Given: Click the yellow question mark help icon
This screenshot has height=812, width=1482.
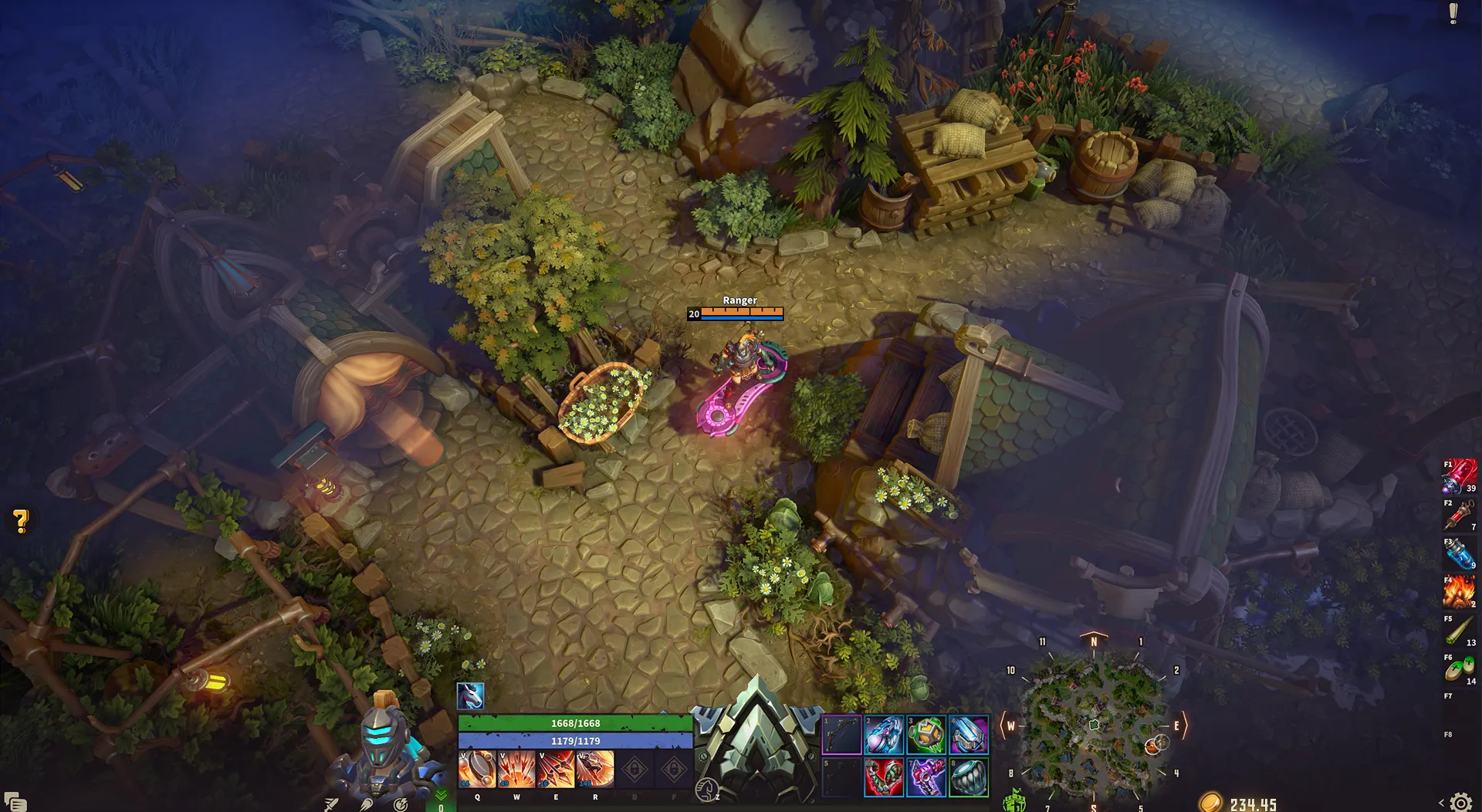Looking at the screenshot, I should tap(21, 522).
